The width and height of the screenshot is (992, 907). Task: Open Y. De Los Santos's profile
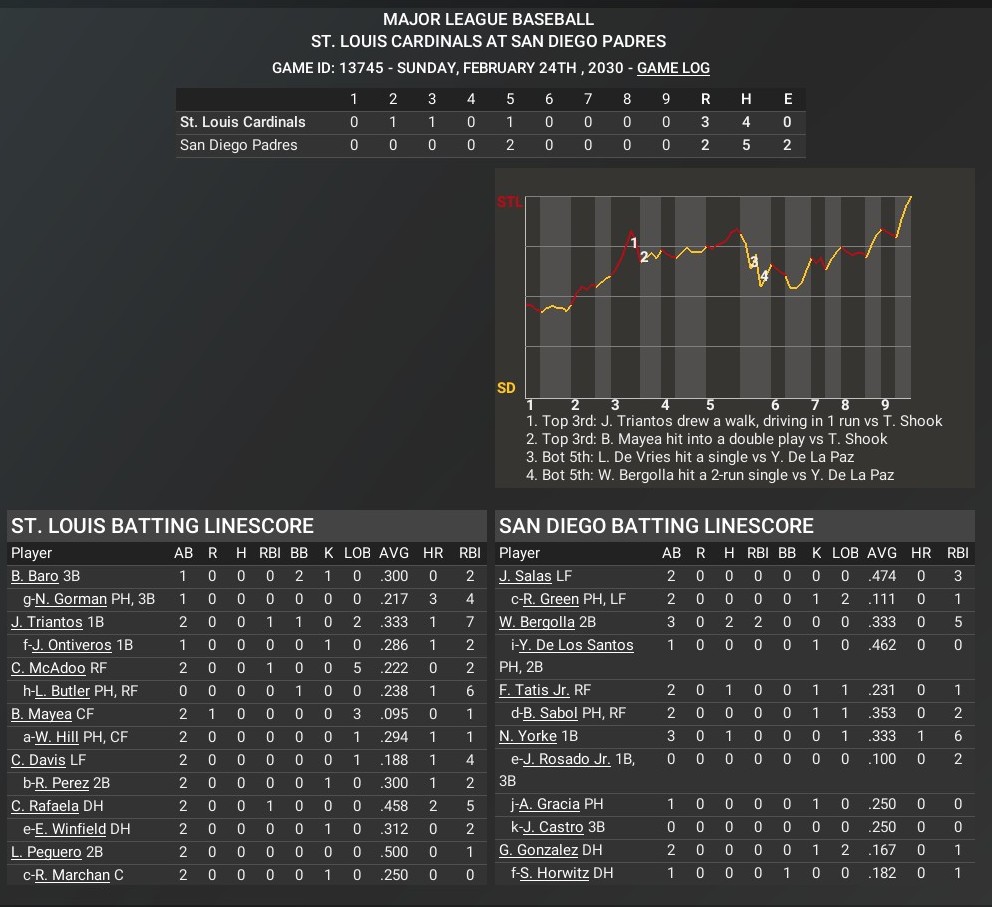pos(576,645)
